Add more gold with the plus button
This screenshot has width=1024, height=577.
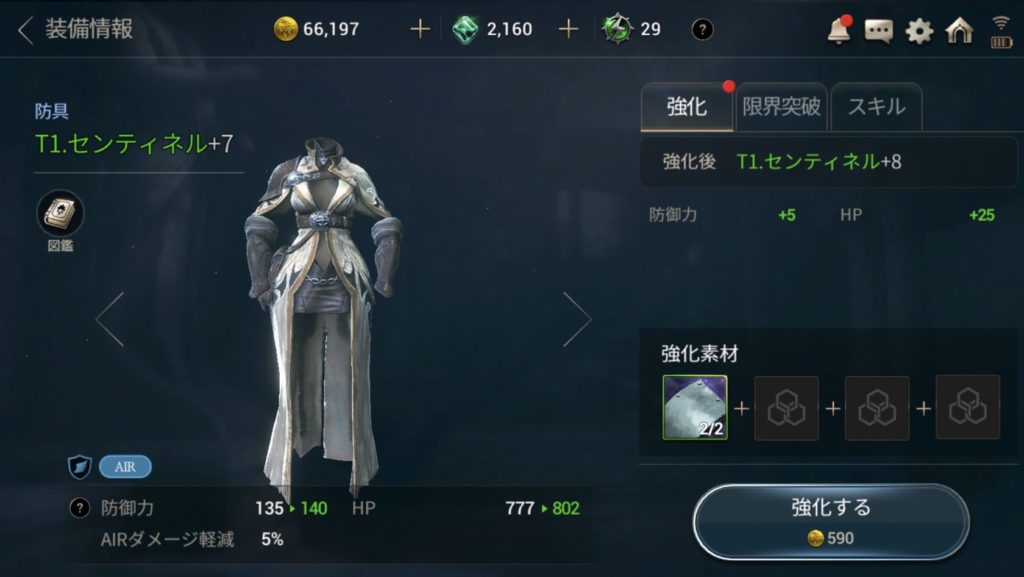coord(420,29)
